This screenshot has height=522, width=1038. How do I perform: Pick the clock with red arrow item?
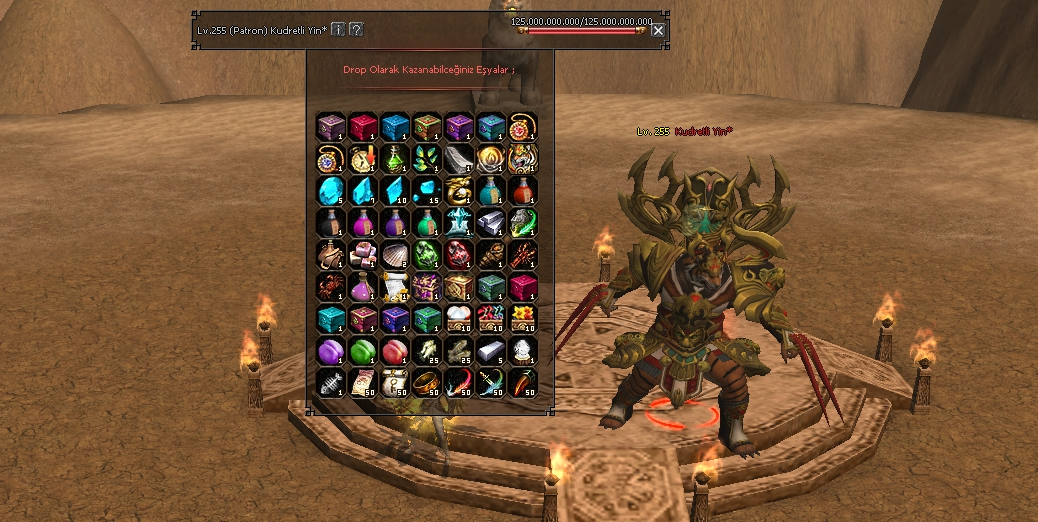click(x=363, y=159)
